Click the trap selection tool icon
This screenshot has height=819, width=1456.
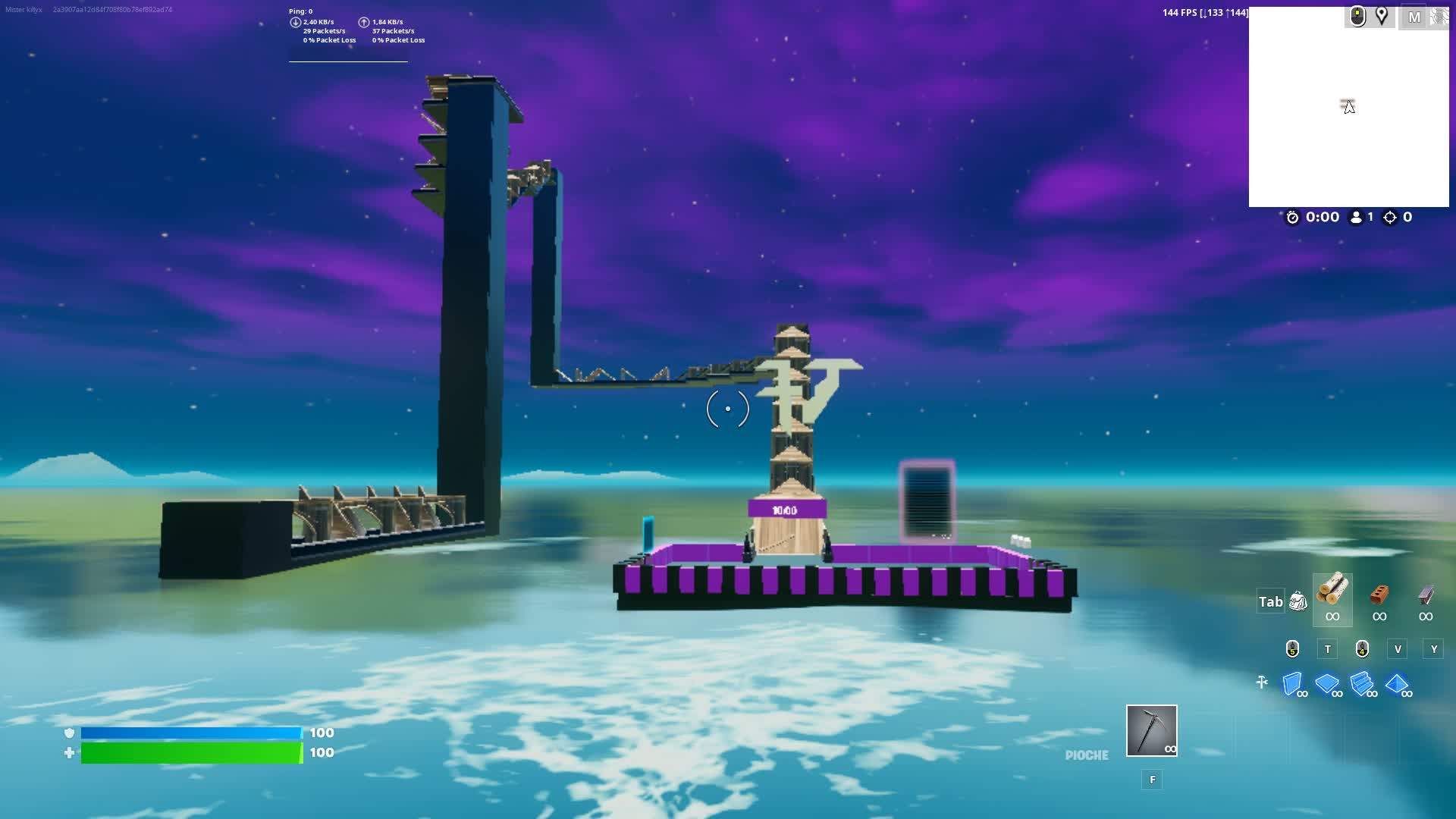[1263, 681]
